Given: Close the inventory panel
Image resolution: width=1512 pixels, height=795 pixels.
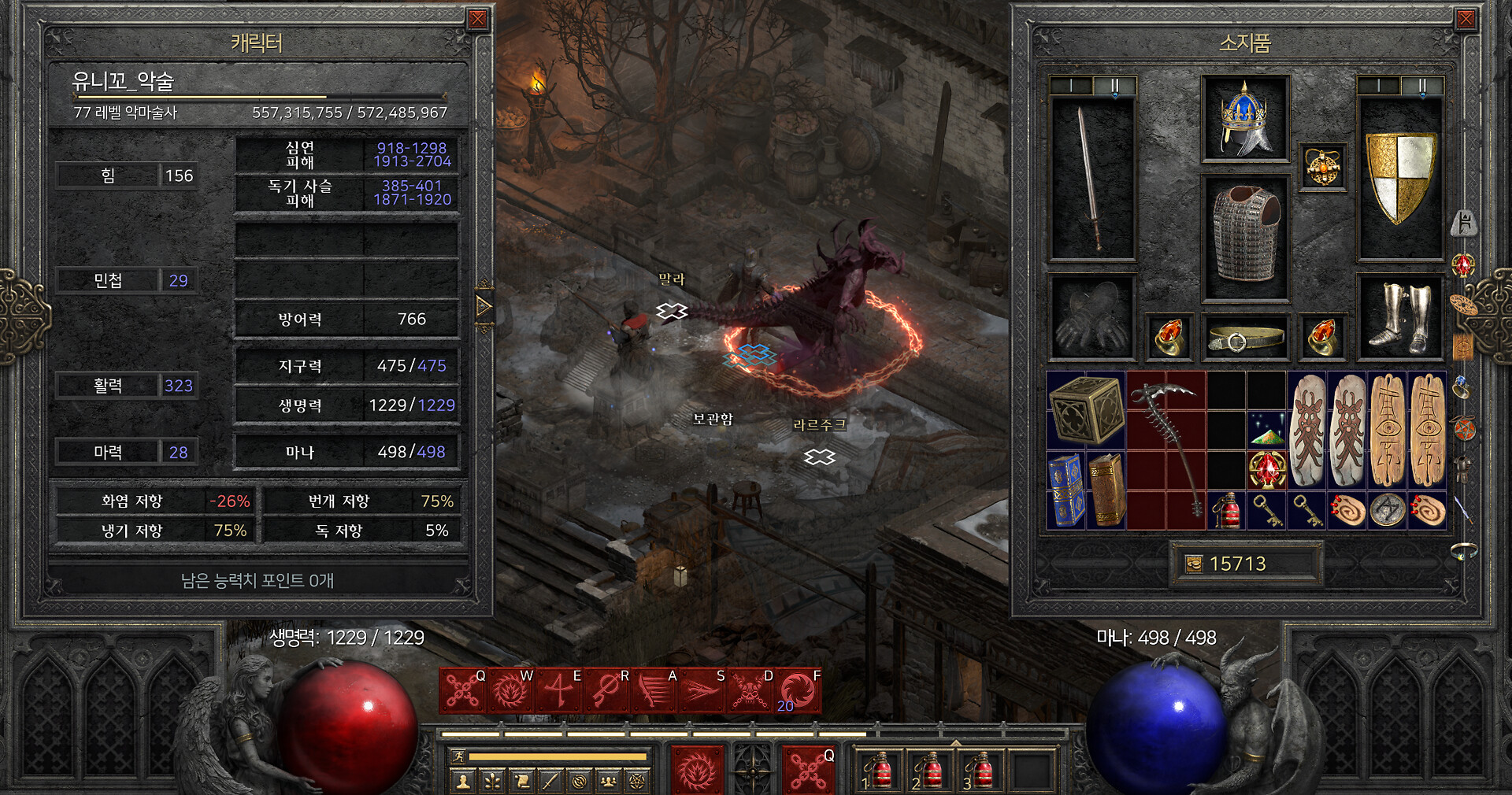Looking at the screenshot, I should pos(1466,19).
